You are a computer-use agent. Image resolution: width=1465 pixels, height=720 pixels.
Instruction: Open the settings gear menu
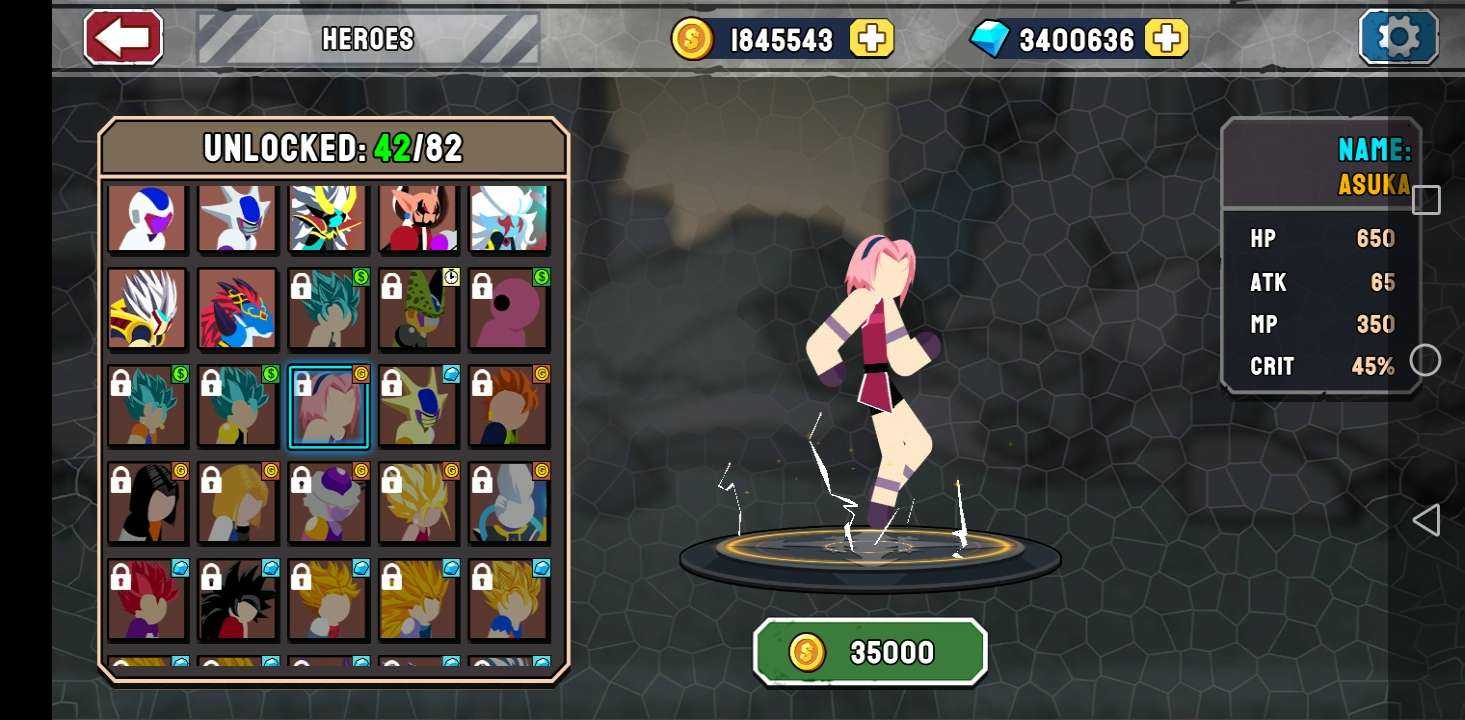pos(1397,38)
